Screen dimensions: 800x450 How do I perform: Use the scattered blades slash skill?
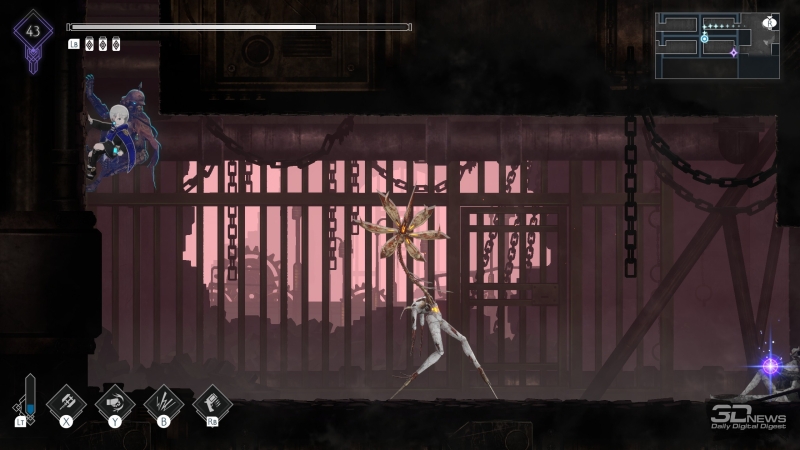164,402
